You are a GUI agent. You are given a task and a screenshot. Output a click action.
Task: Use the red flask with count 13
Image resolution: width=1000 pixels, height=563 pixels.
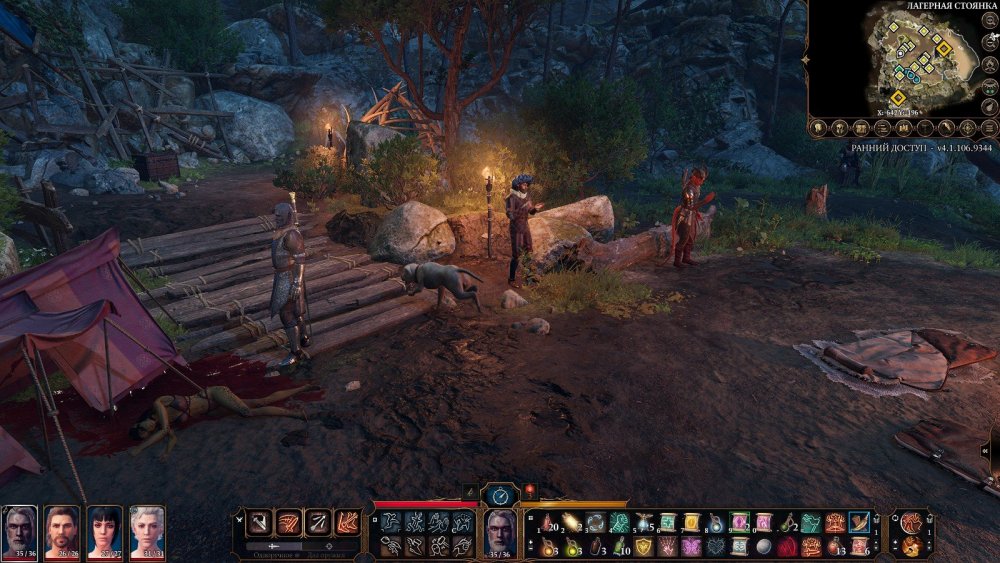(x=834, y=546)
